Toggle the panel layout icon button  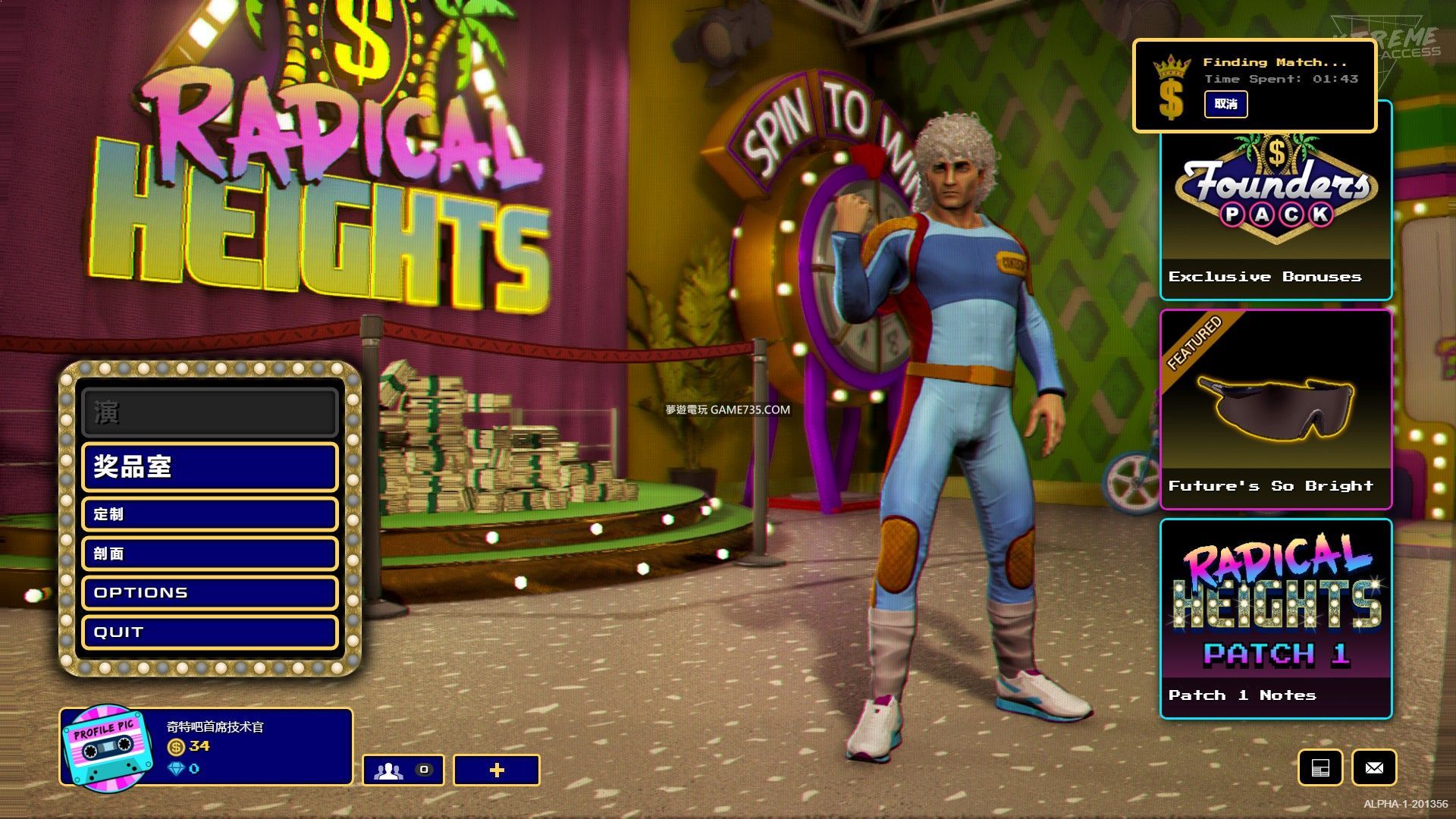[1320, 768]
